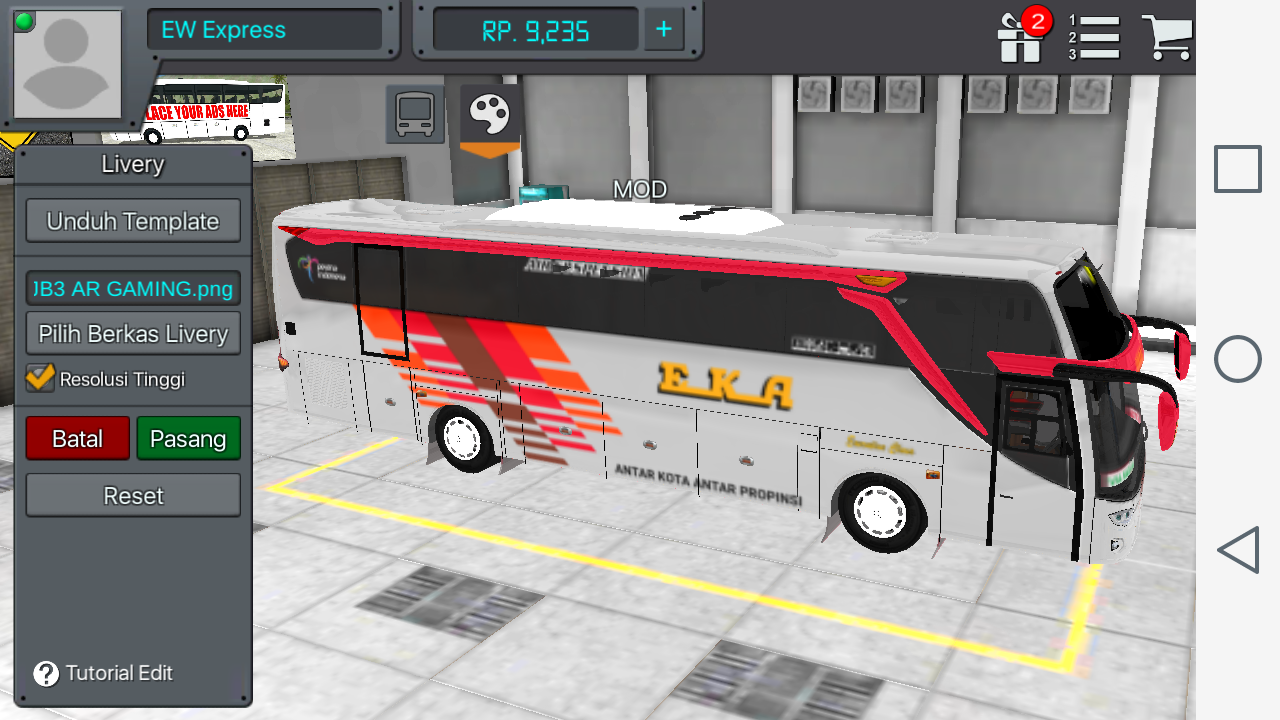Open the shopping cart
The image size is (1280, 720).
click(1168, 38)
